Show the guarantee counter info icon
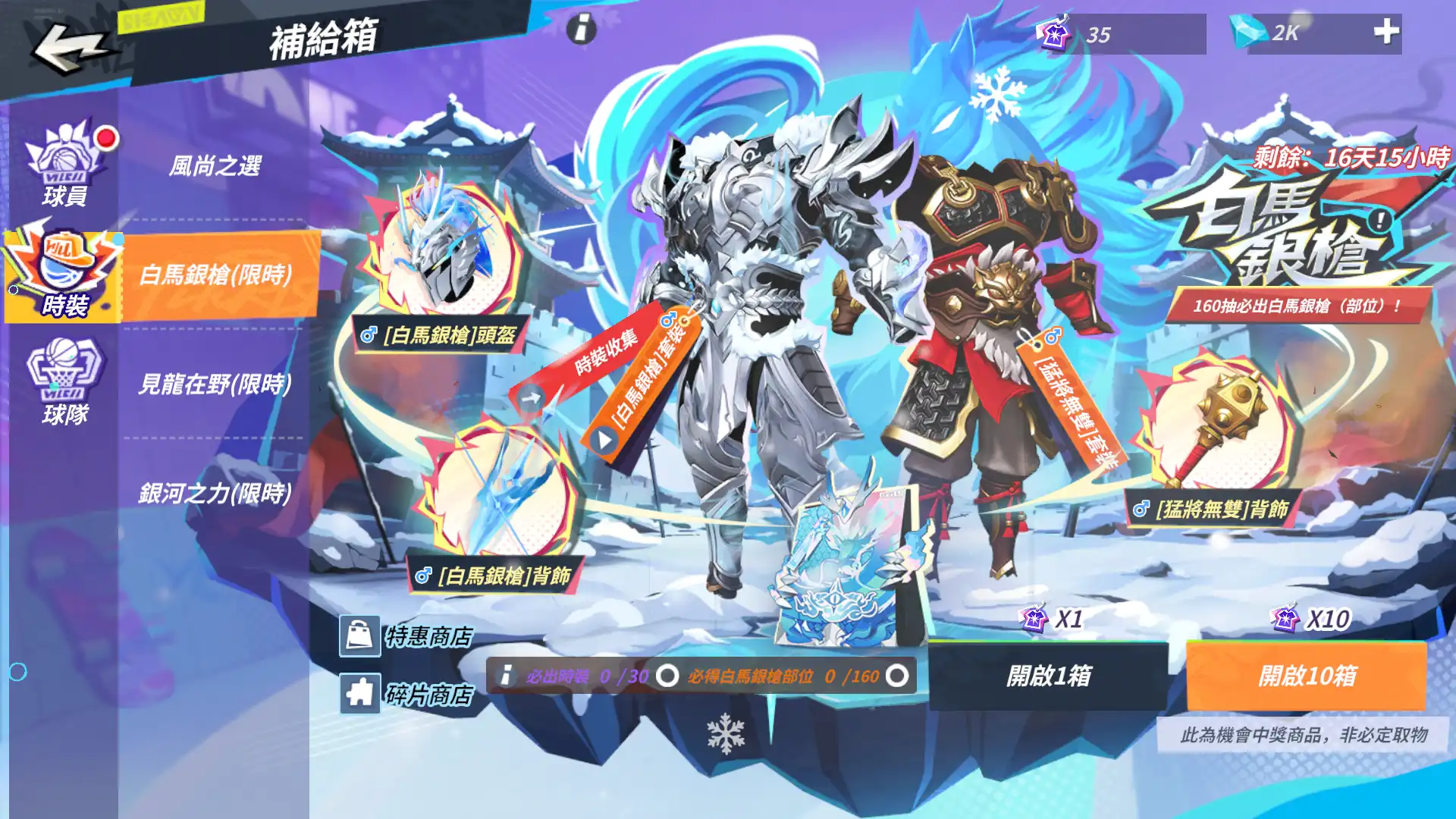This screenshot has height=819, width=1456. tap(506, 676)
